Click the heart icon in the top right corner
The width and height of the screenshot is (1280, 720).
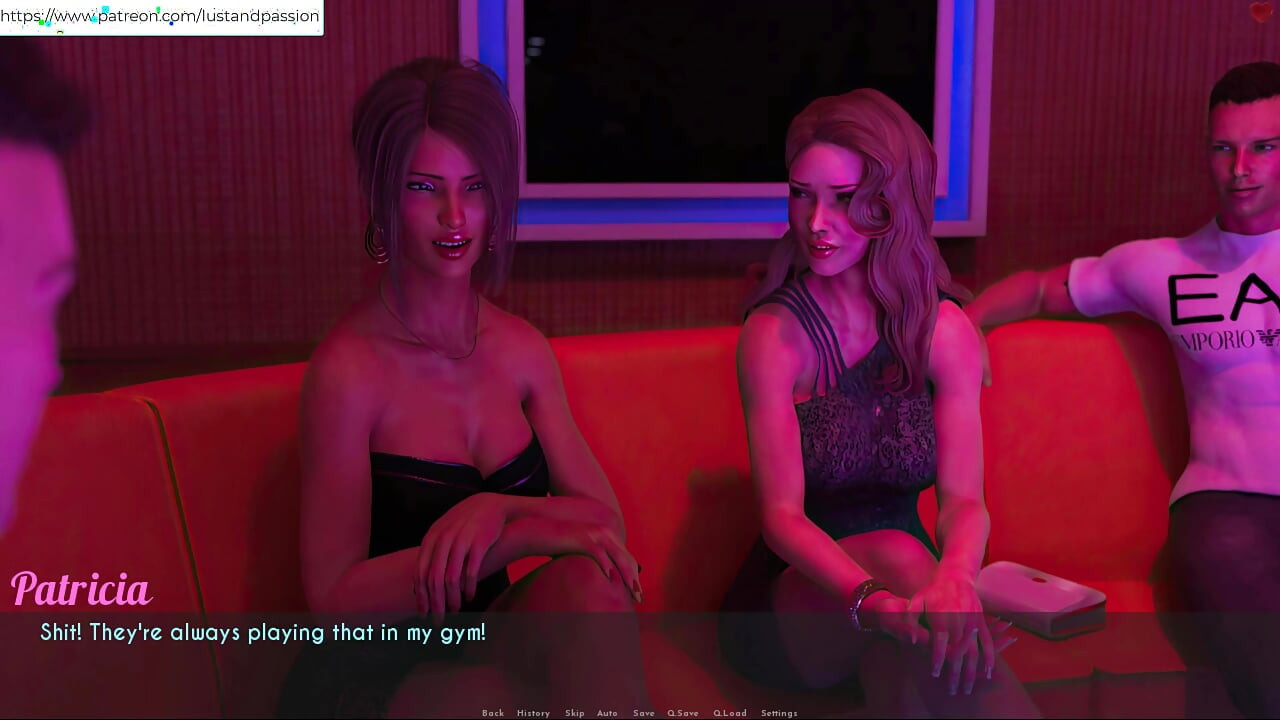[x=1262, y=13]
